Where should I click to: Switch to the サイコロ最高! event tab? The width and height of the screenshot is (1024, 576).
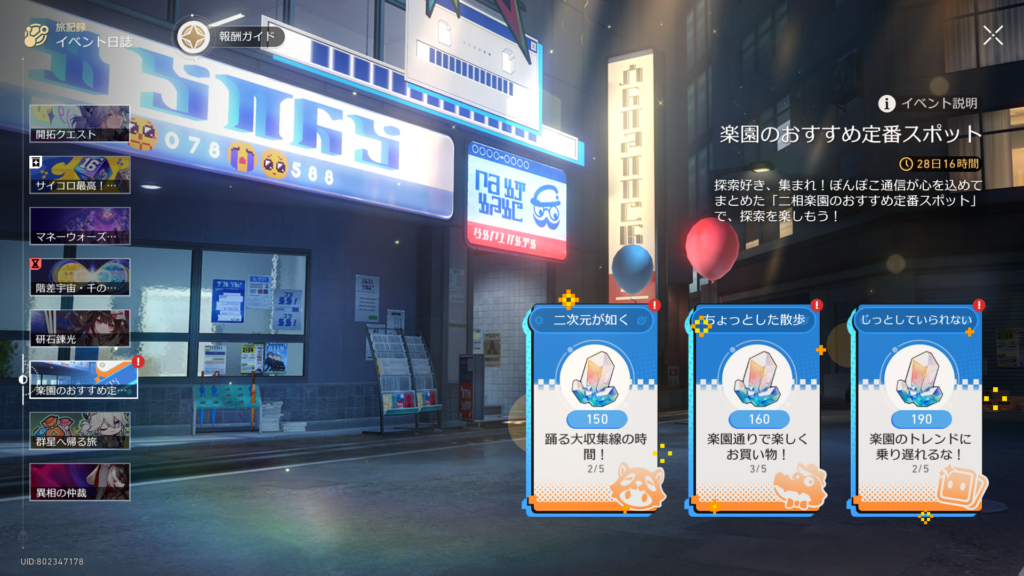click(x=80, y=174)
